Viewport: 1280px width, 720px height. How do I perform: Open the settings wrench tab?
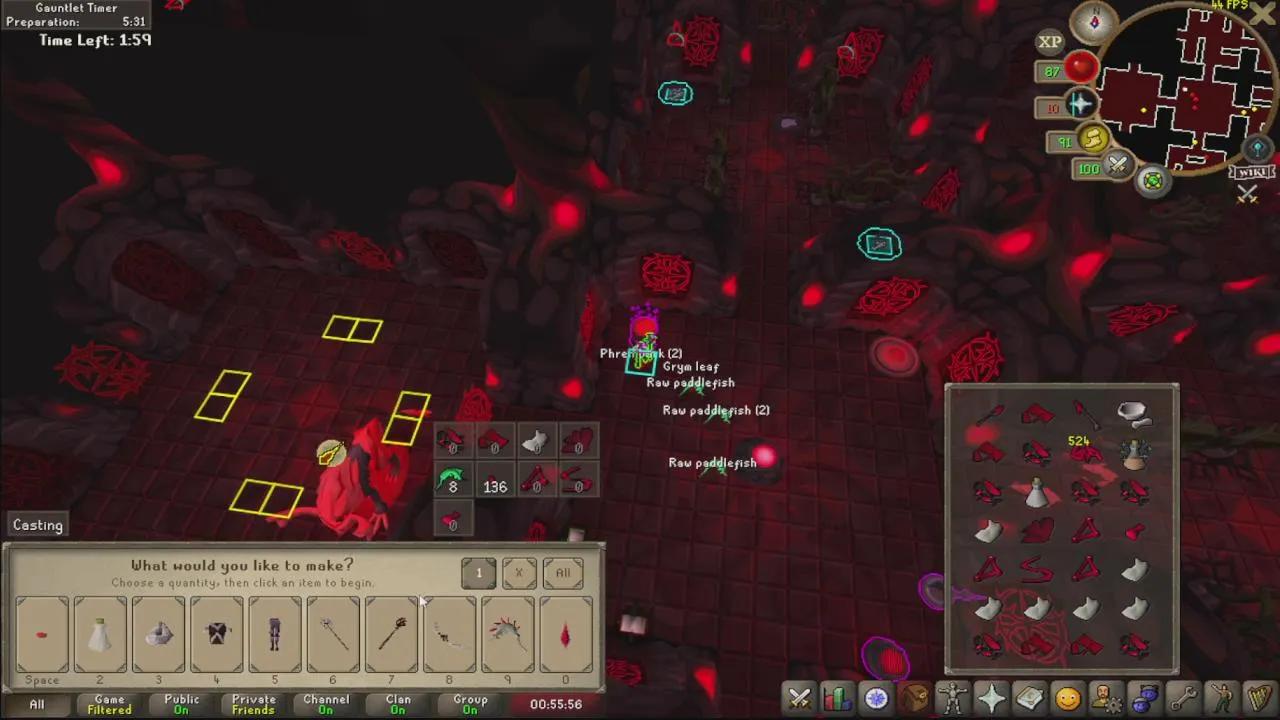pyautogui.click(x=1183, y=697)
